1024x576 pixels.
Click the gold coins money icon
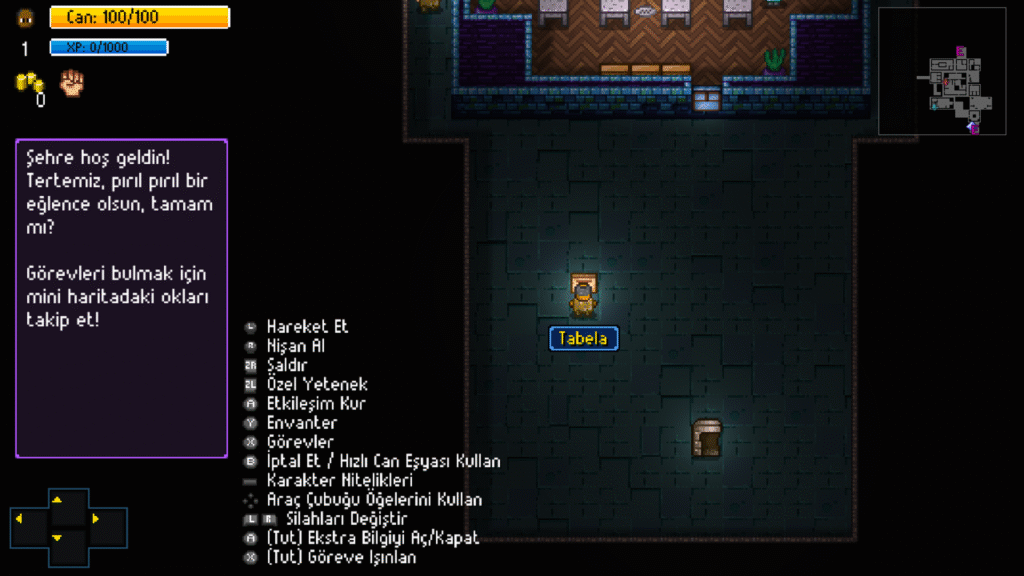click(x=29, y=84)
